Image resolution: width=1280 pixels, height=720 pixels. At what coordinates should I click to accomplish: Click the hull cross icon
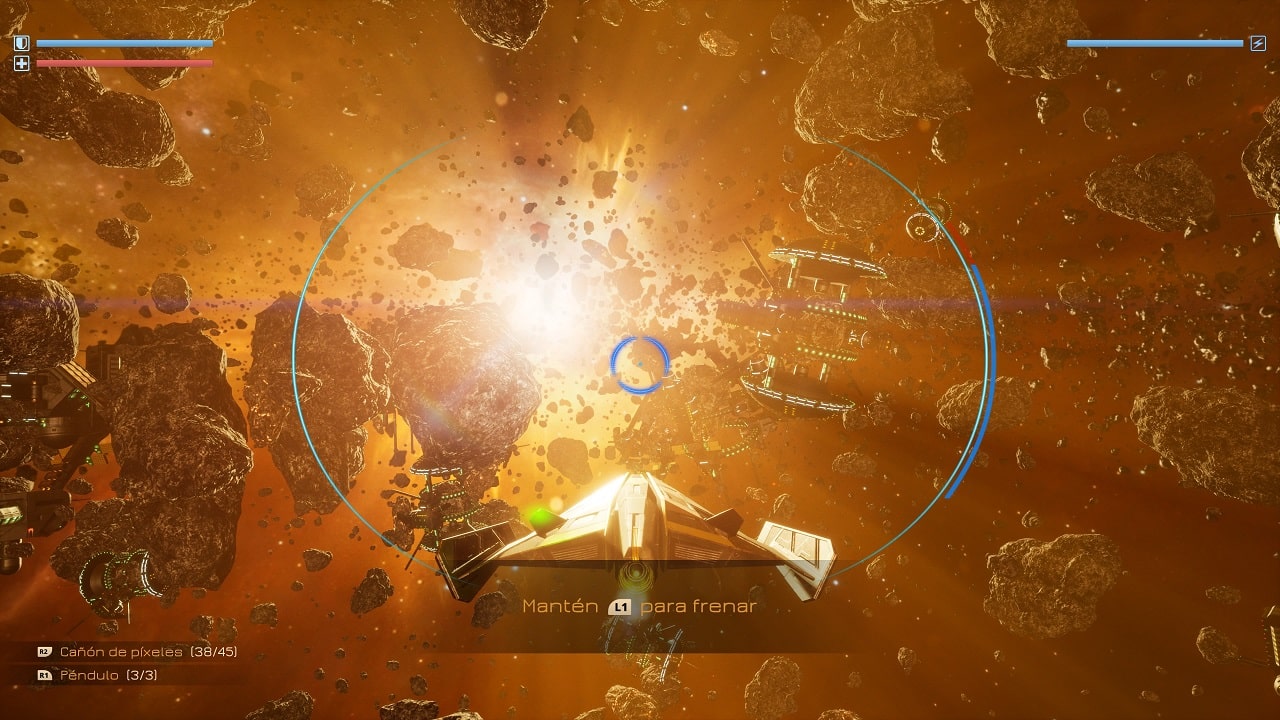click(x=21, y=64)
